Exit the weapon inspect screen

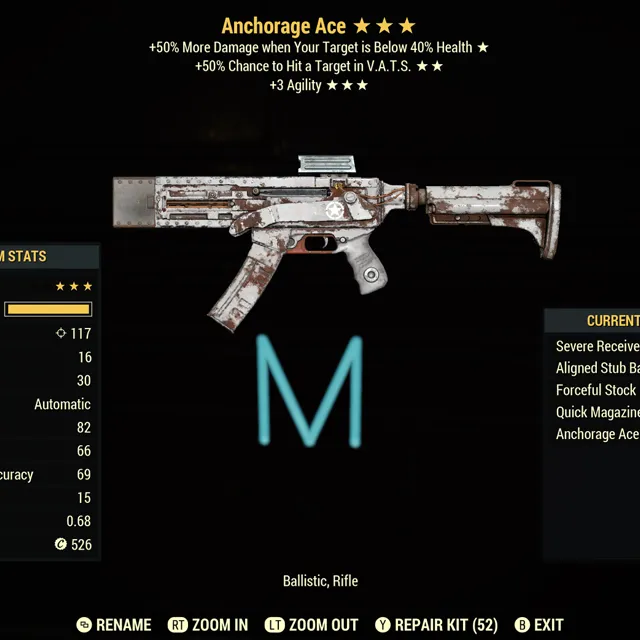(x=539, y=625)
